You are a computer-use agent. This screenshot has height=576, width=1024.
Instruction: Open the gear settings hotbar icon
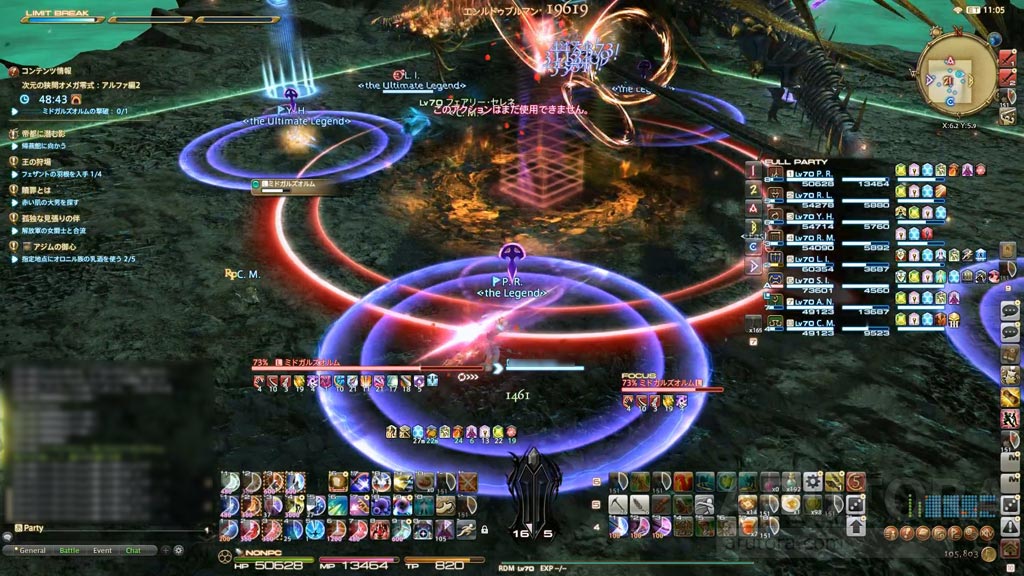click(812, 482)
